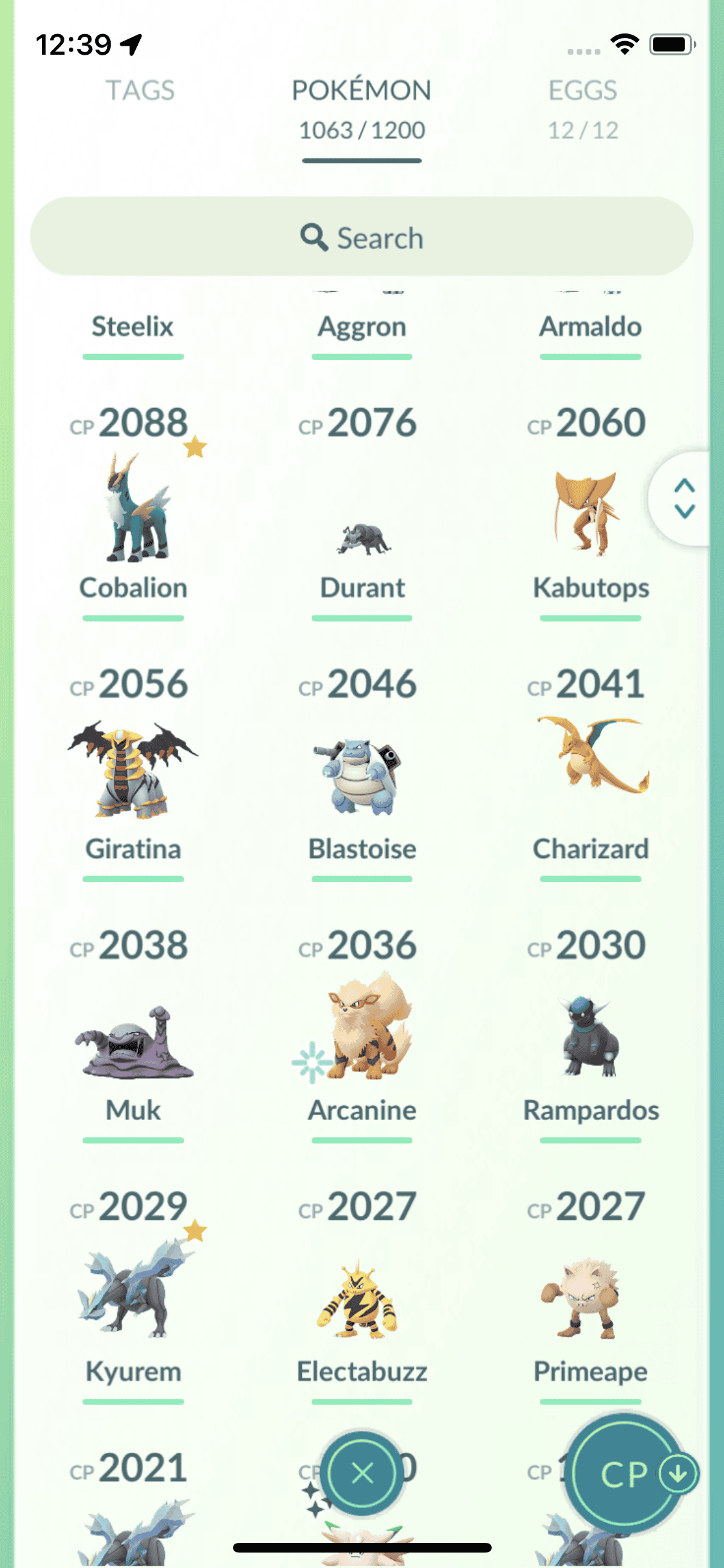This screenshot has width=724, height=1568.
Task: Tap the Search bar
Action: [x=362, y=237]
